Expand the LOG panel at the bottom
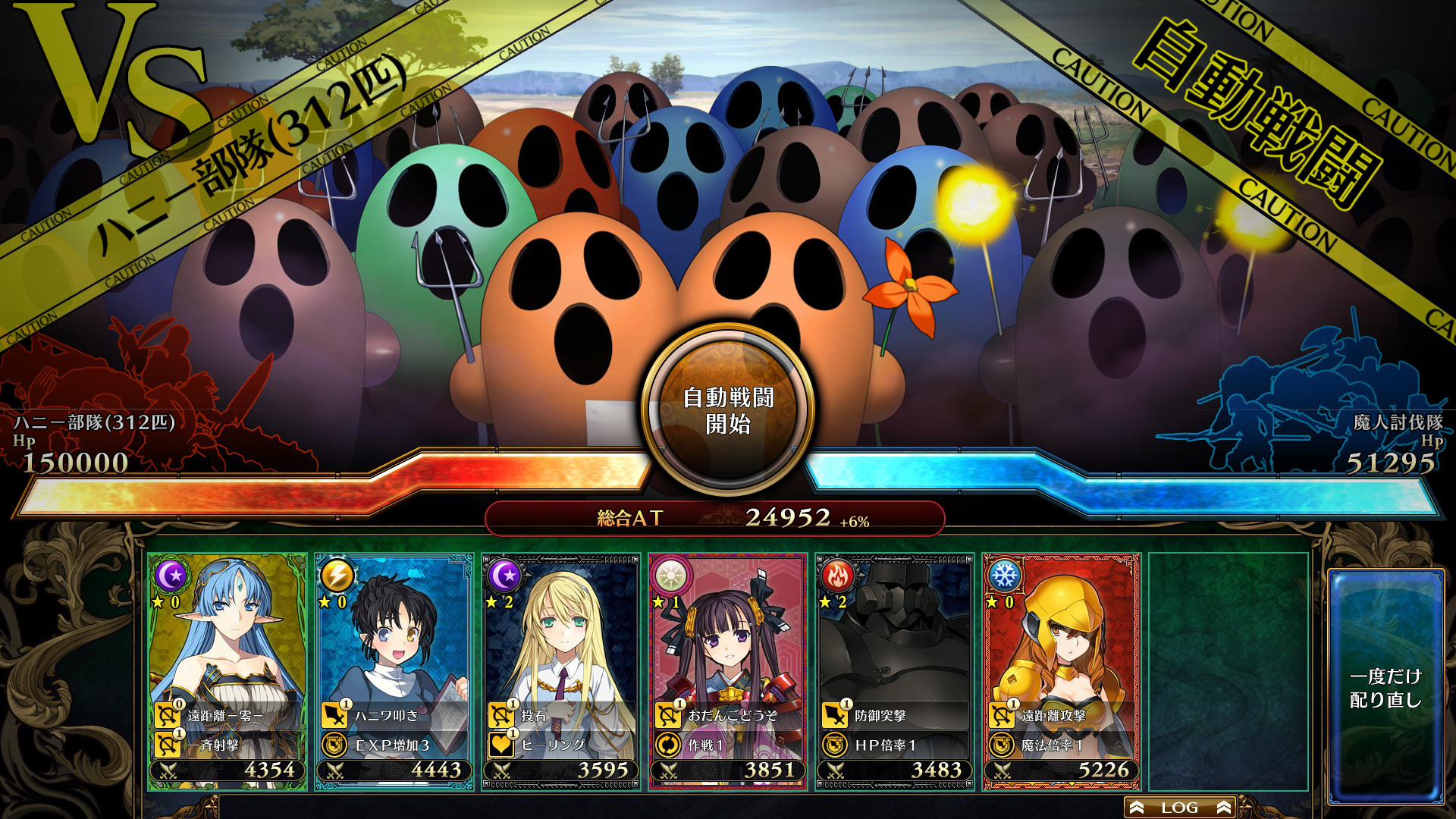Image resolution: width=1456 pixels, height=819 pixels. tap(1180, 806)
